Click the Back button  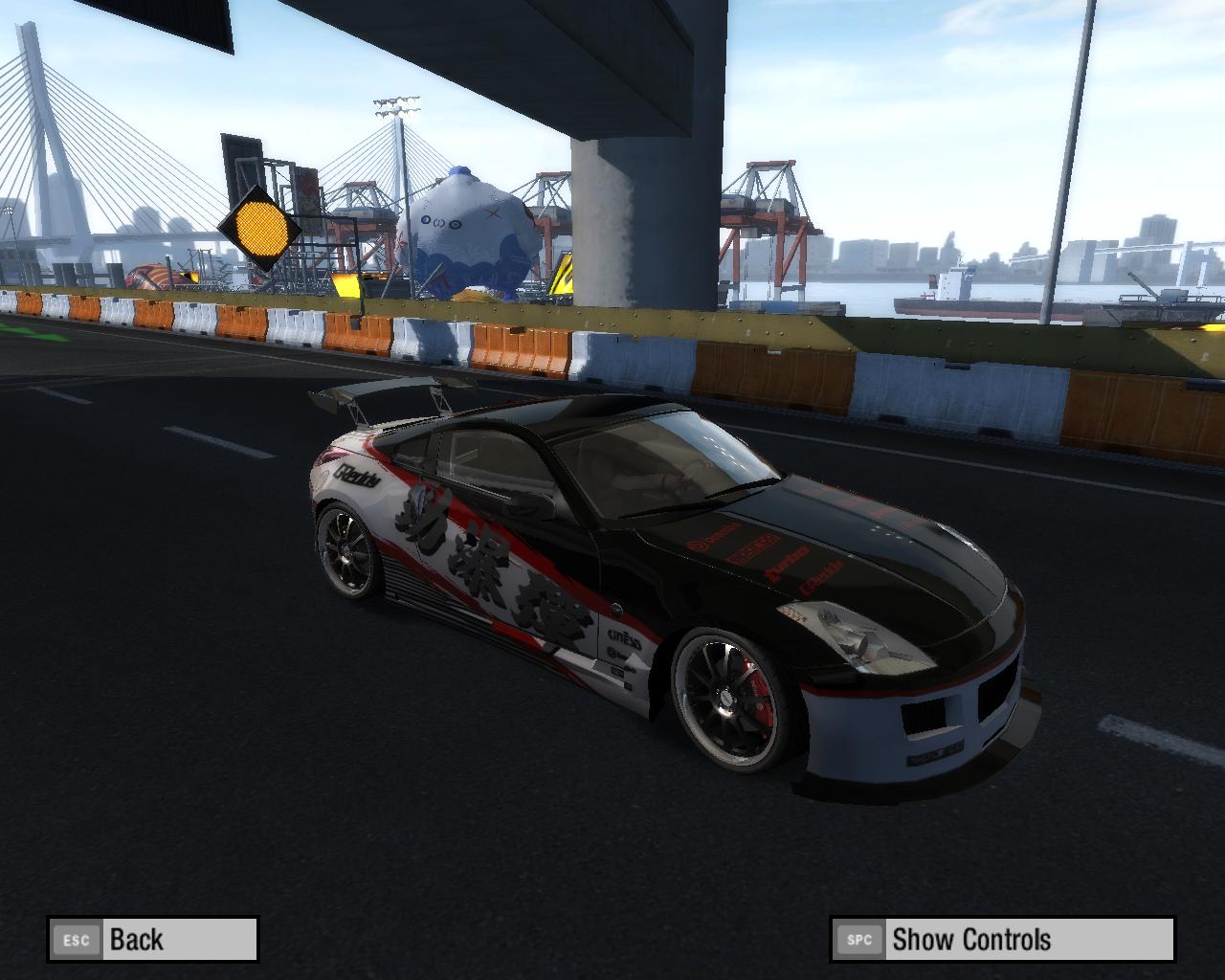click(153, 939)
